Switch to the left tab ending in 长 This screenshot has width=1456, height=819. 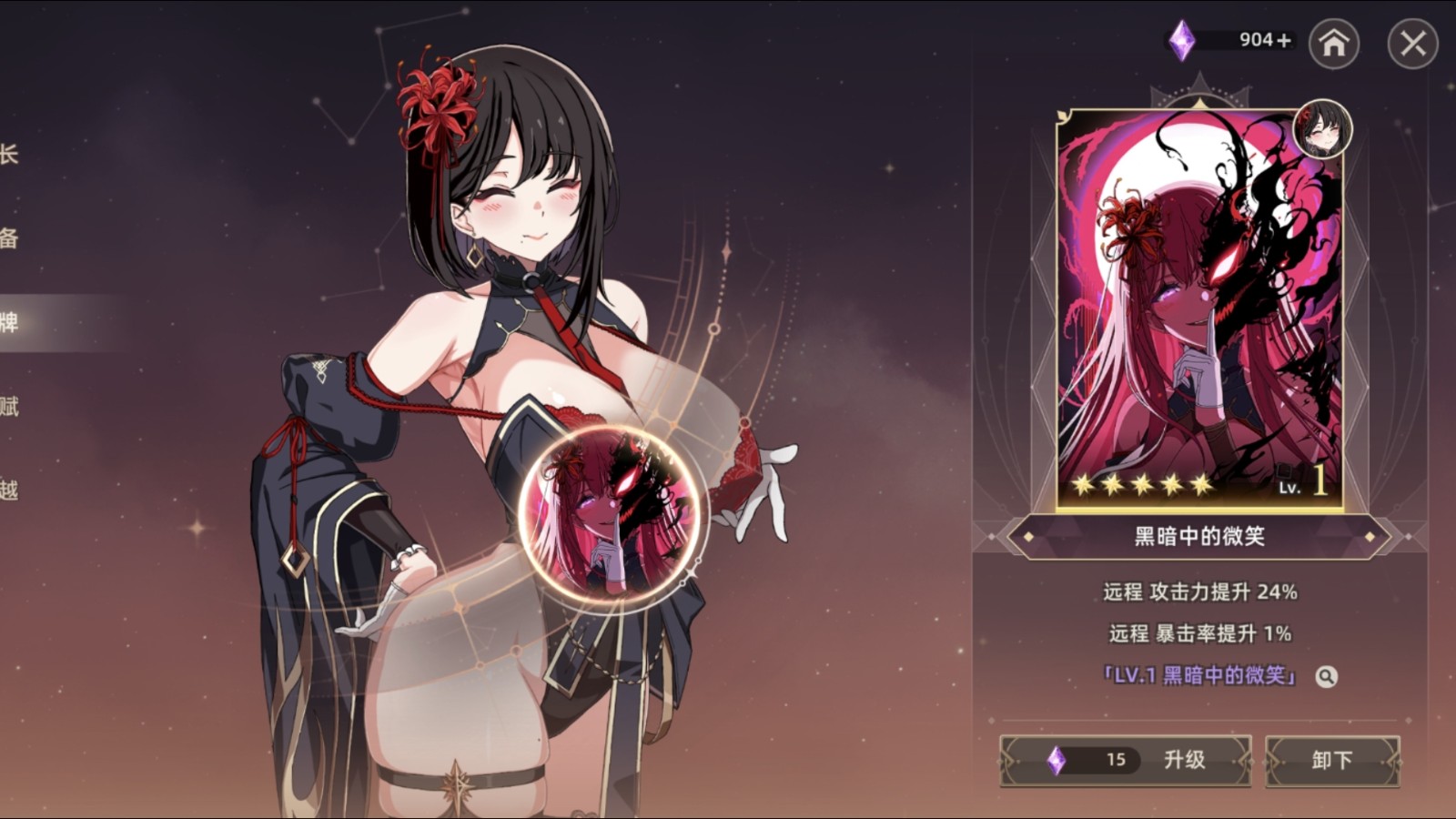pyautogui.click(x=9, y=155)
